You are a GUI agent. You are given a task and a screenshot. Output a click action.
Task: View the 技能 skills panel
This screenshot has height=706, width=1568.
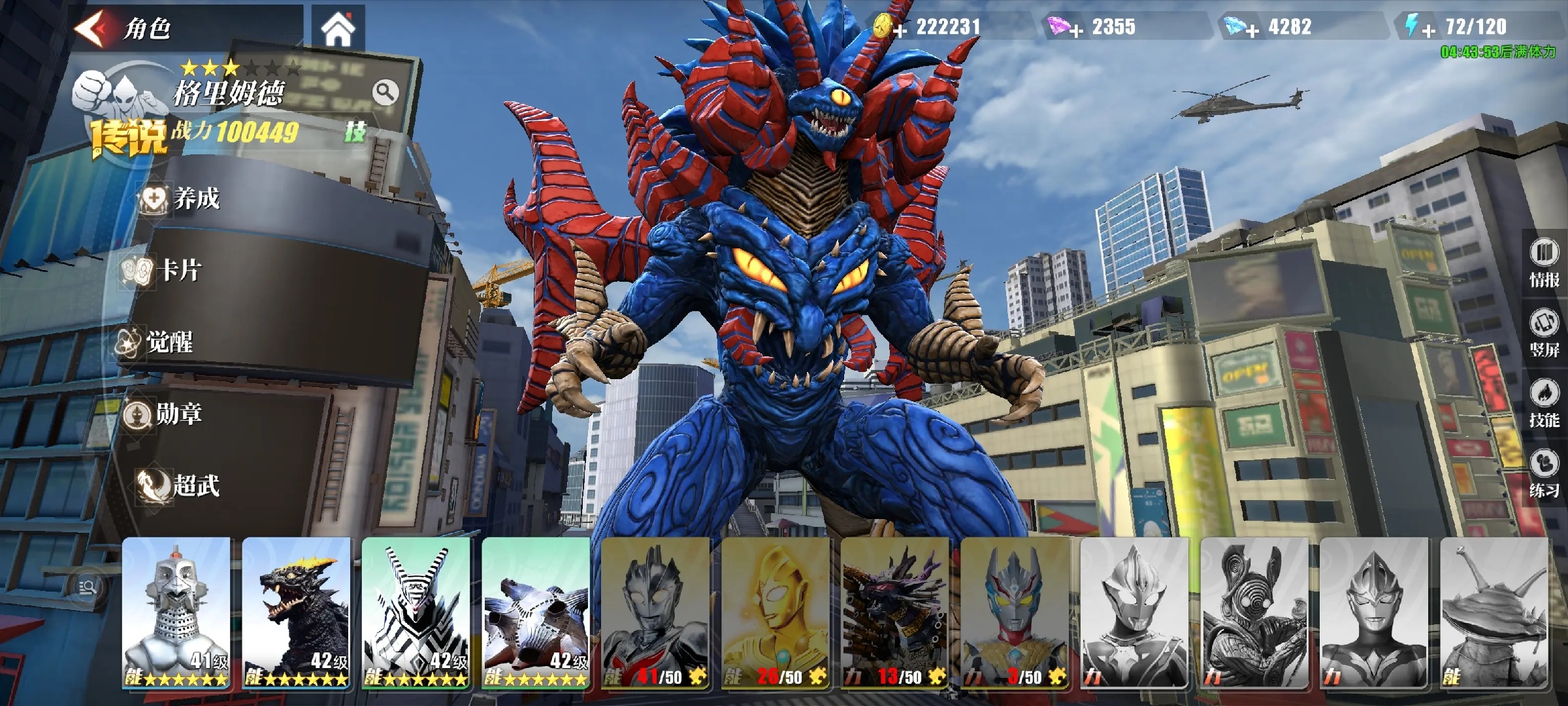point(1544,403)
